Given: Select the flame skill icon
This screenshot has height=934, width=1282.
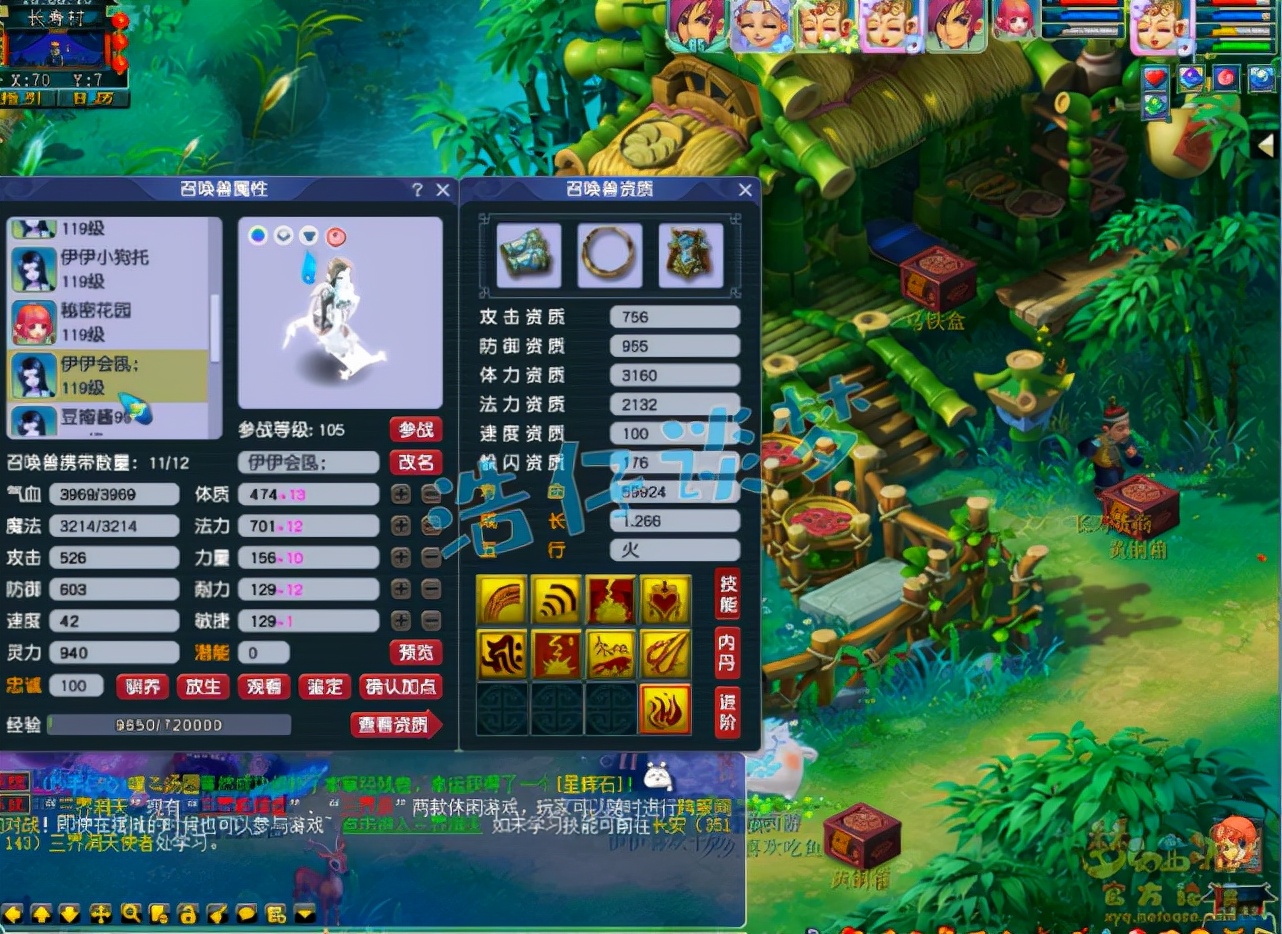Looking at the screenshot, I should point(664,709).
